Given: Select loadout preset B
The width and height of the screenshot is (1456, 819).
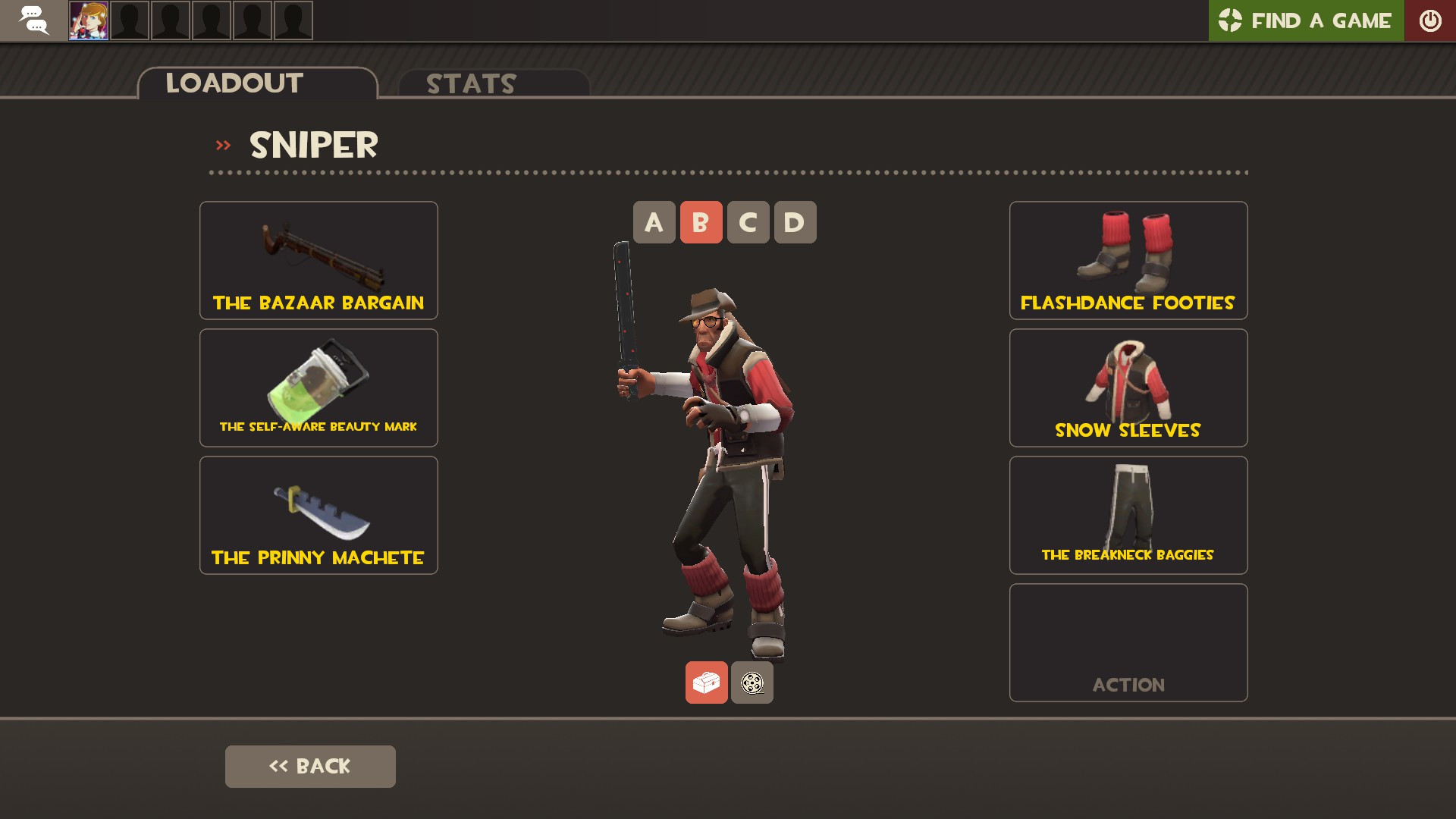Looking at the screenshot, I should pyautogui.click(x=701, y=222).
